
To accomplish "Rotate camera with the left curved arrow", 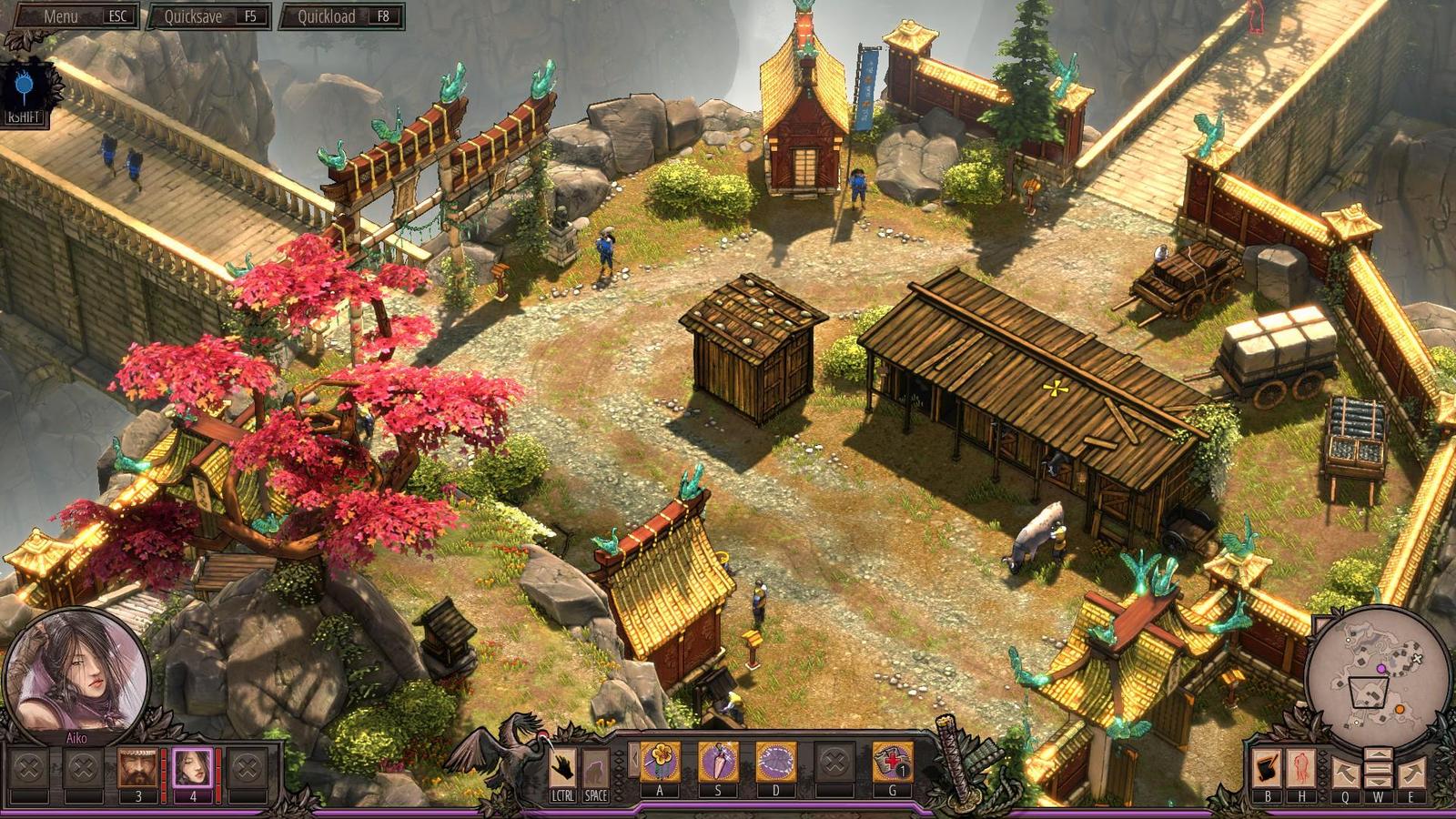I will point(1345,773).
